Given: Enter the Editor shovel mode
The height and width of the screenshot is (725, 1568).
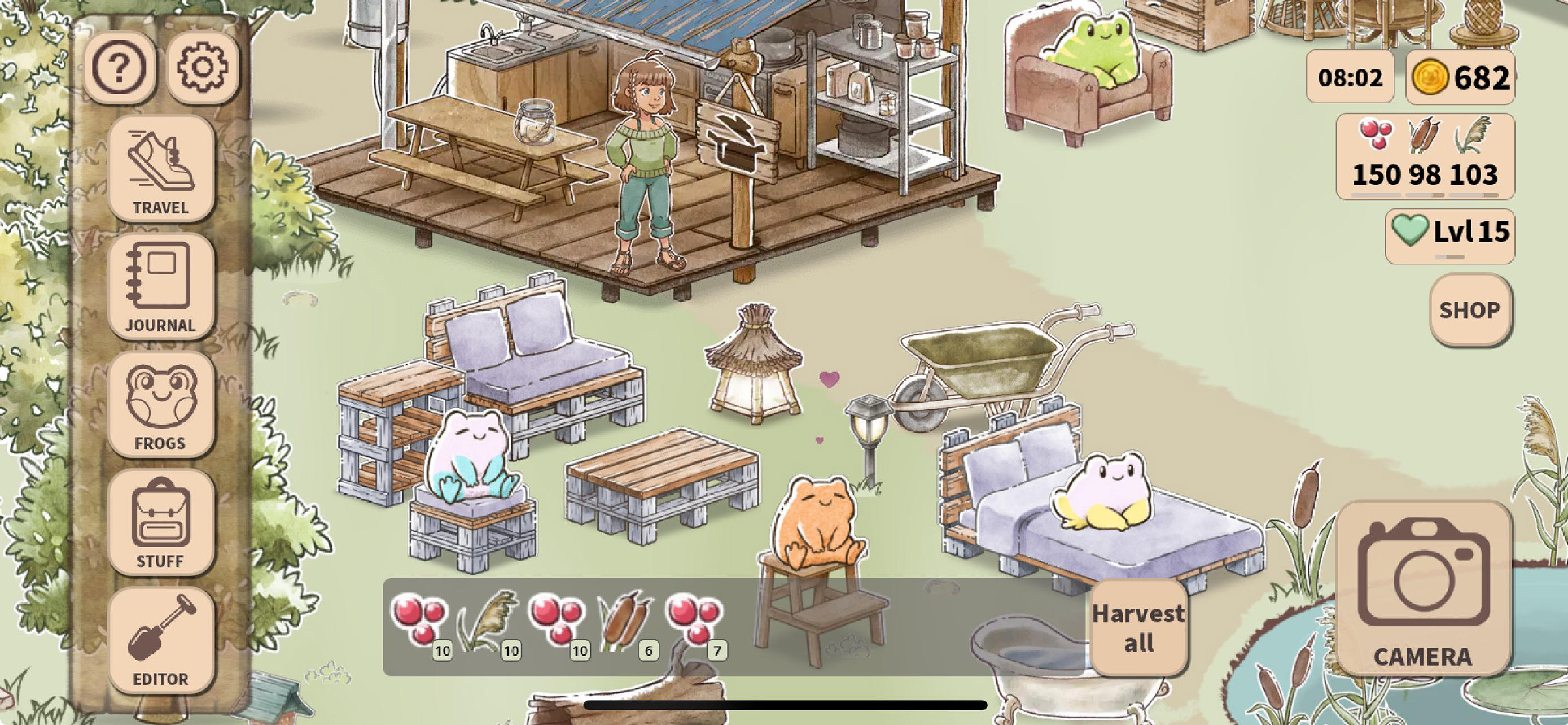Looking at the screenshot, I should pyautogui.click(x=161, y=640).
